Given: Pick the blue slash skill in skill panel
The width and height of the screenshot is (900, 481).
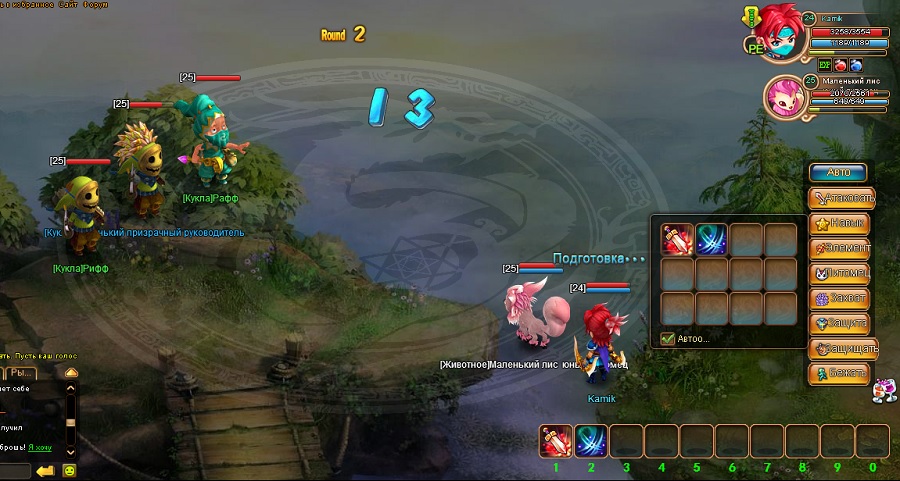Looking at the screenshot, I should [x=711, y=240].
